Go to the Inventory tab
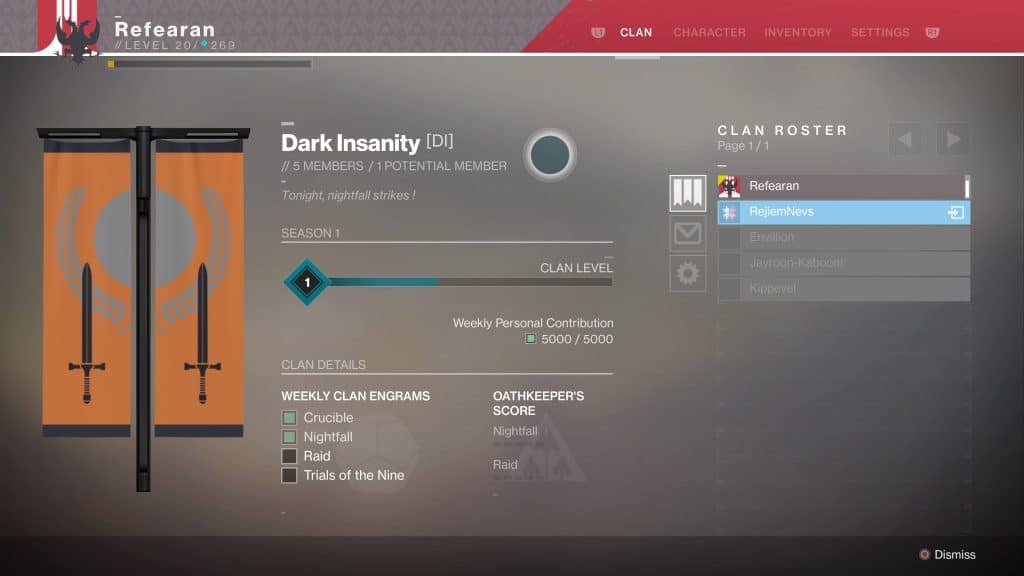The width and height of the screenshot is (1024, 576). 797,33
